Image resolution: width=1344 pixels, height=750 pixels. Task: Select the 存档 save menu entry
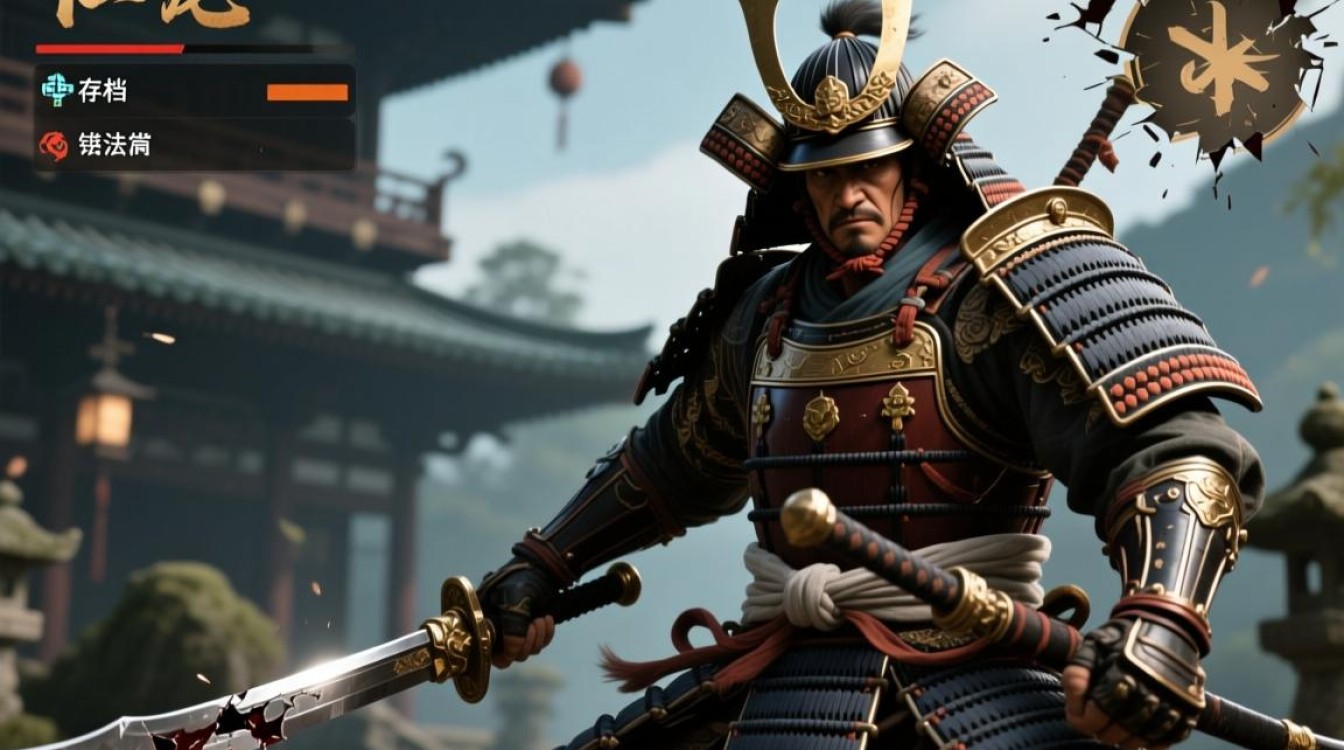102,91
